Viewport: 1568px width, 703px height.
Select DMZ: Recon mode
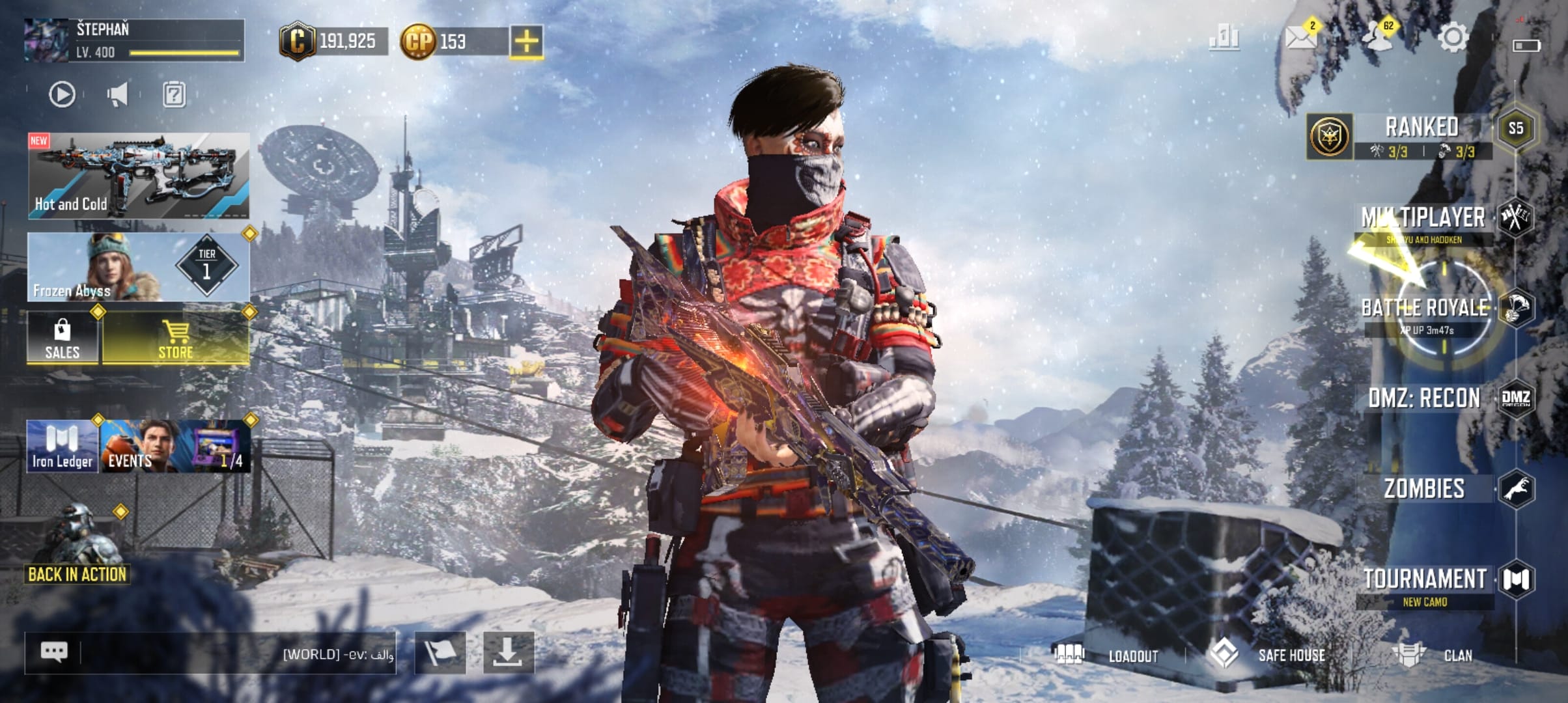coord(1425,398)
